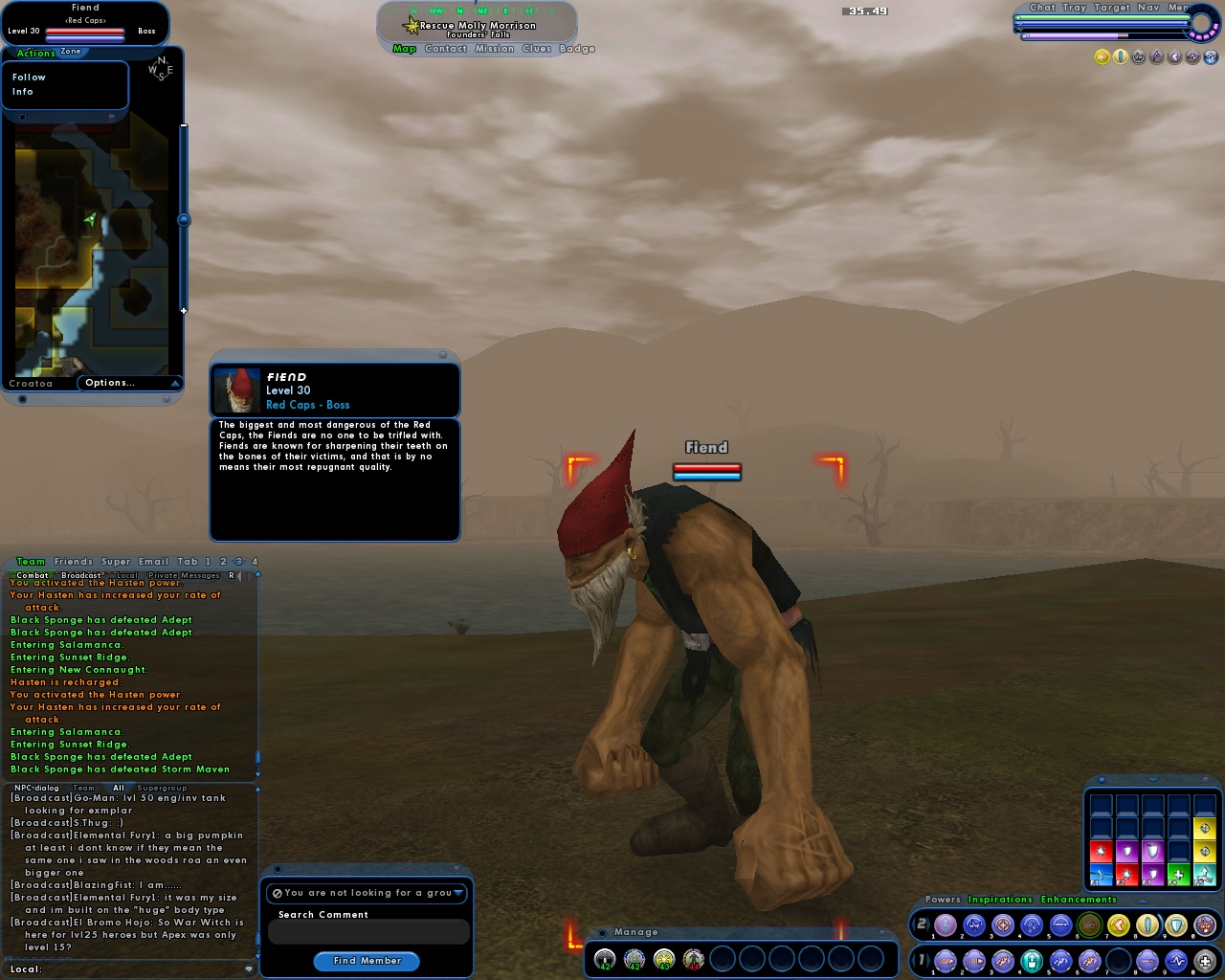This screenshot has width=1225, height=980.
Task: Select the teal Rest power in tray one
Action: [x=1032, y=960]
